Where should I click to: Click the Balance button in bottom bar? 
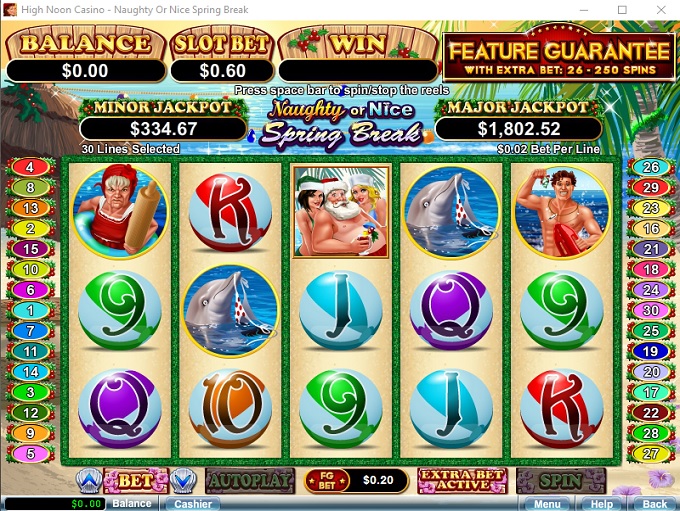[x=132, y=504]
